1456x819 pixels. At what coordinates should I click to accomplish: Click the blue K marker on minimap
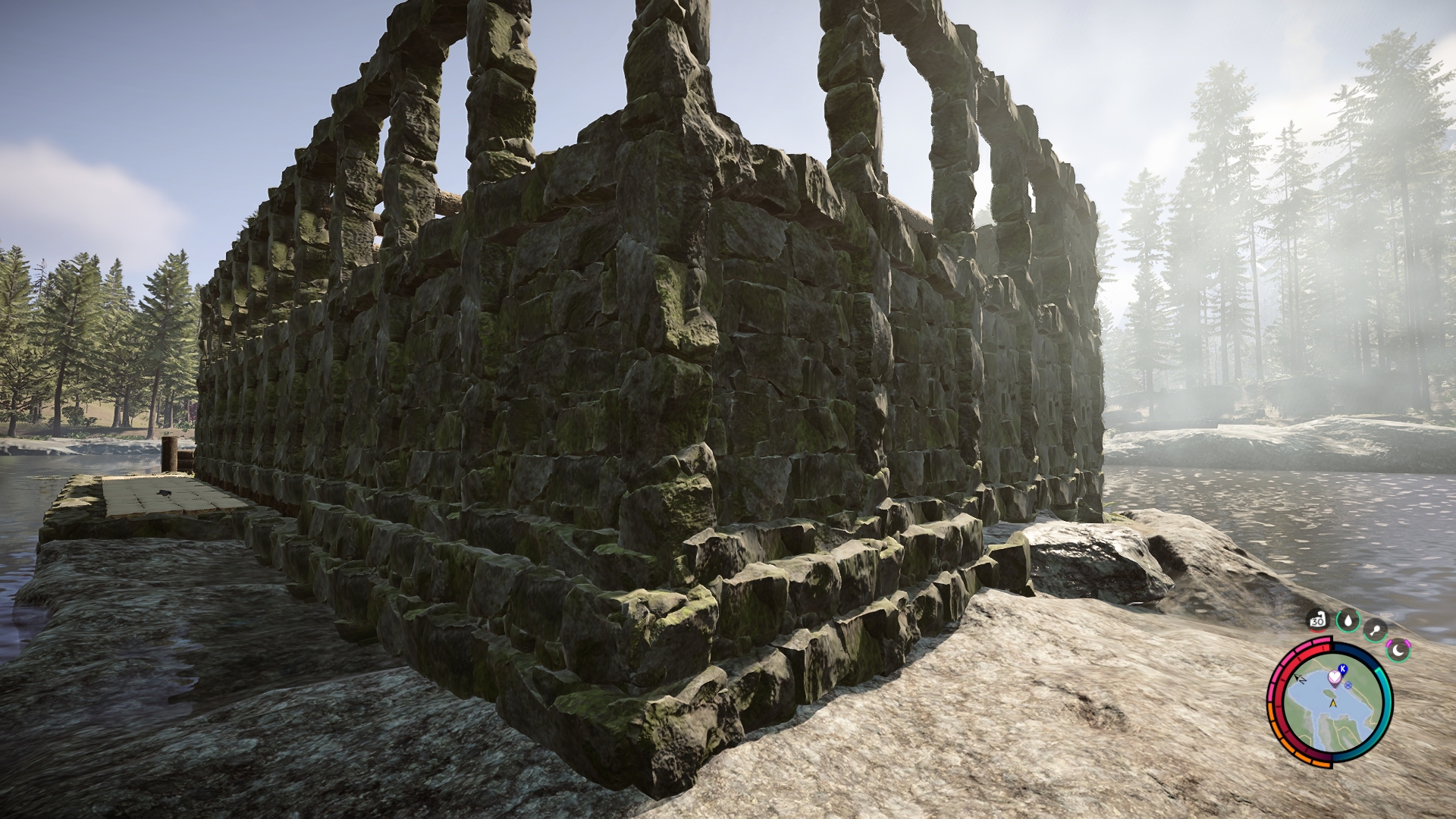point(1343,668)
